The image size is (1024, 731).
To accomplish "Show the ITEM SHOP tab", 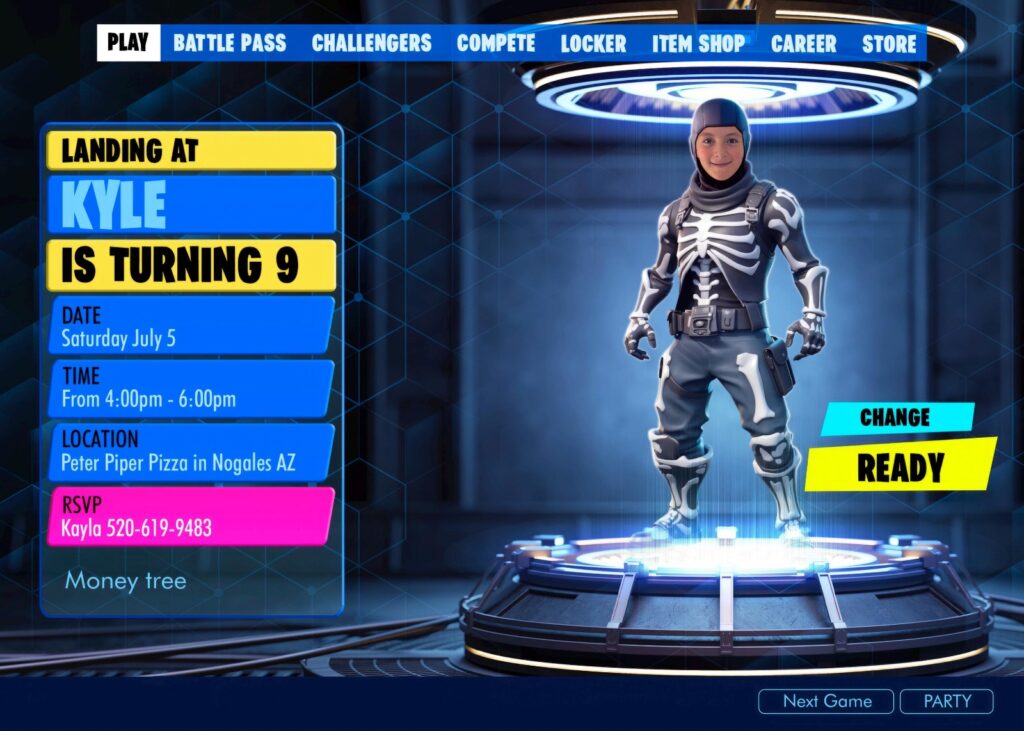I will [x=698, y=43].
